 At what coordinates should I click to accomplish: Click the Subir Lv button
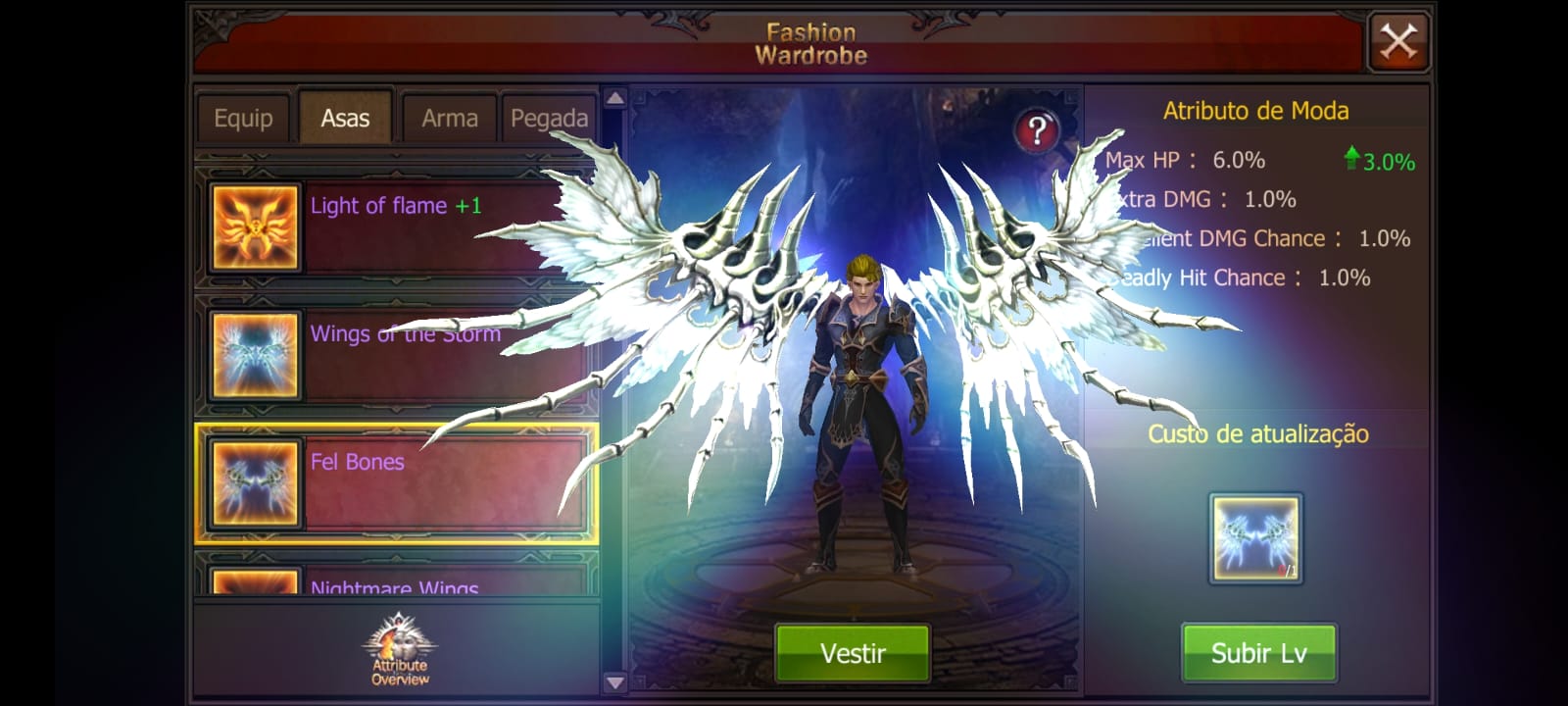(1258, 652)
